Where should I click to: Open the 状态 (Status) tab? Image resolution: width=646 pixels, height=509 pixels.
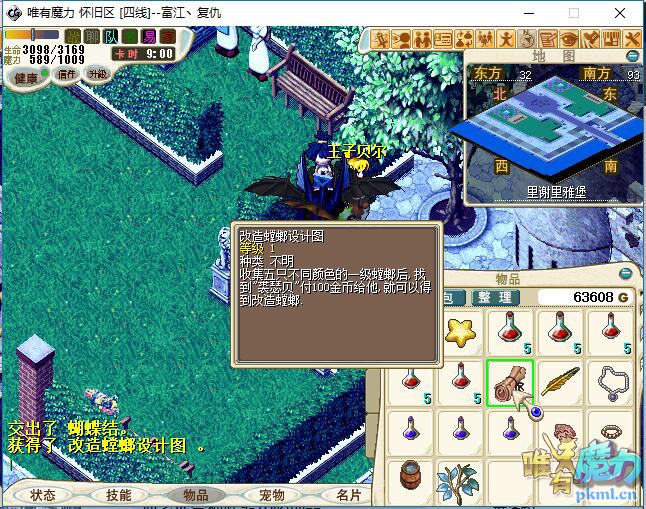coord(43,494)
